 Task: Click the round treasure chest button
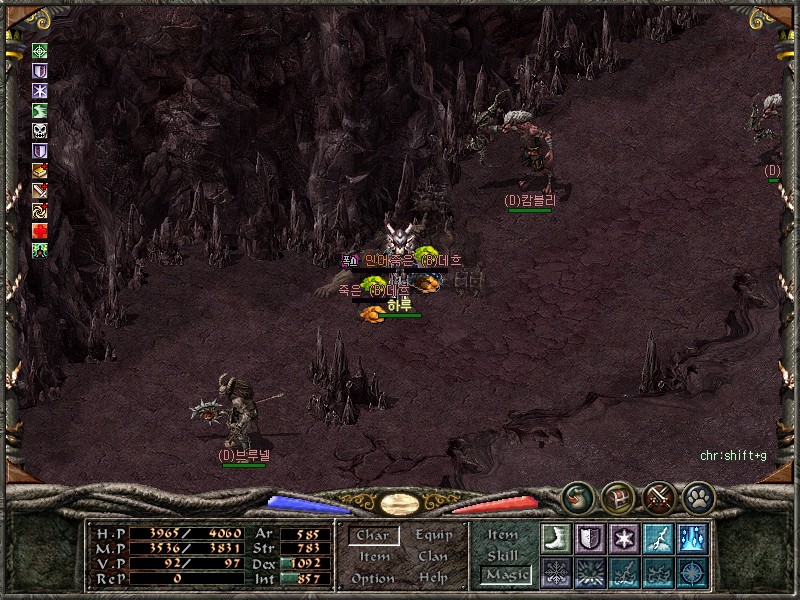617,496
